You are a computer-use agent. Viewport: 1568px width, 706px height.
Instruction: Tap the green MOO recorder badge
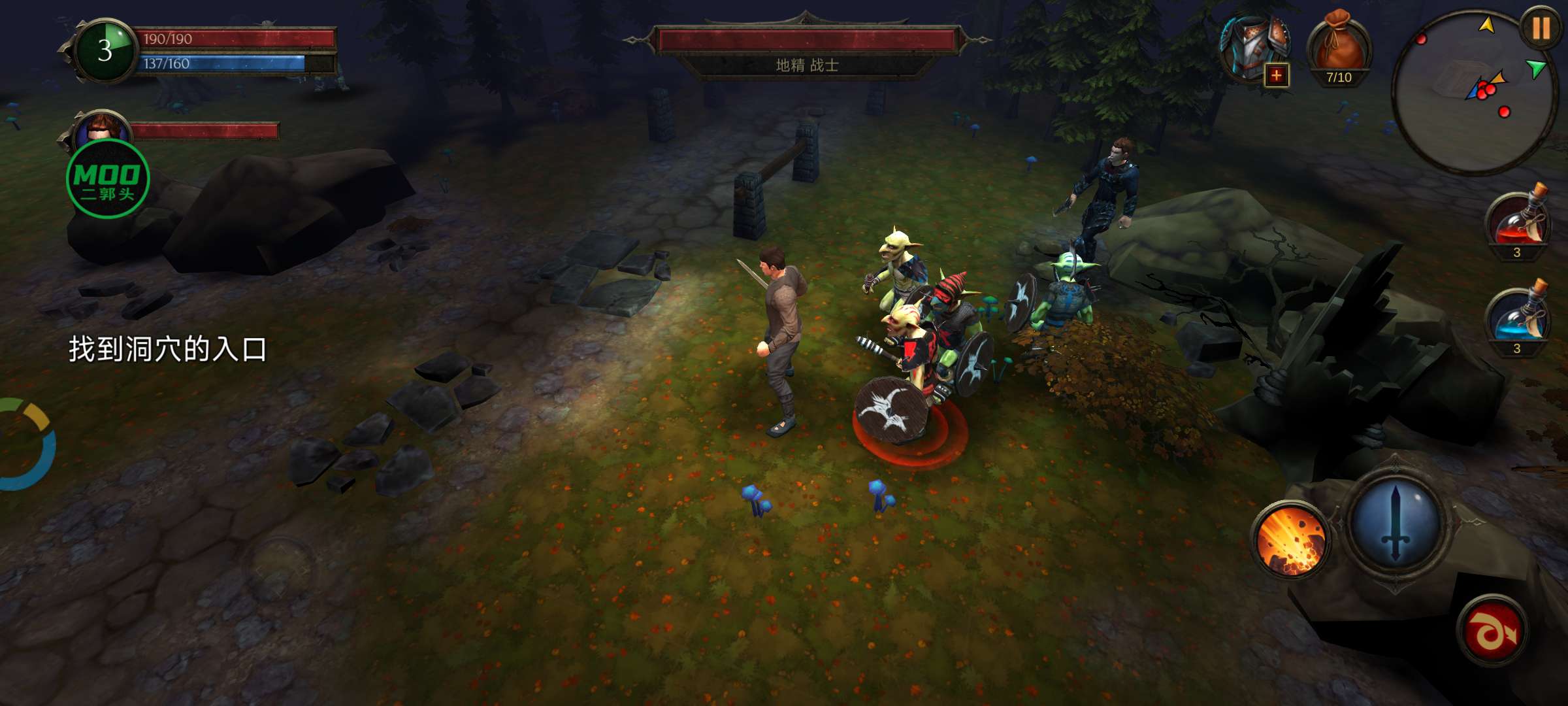click(108, 179)
